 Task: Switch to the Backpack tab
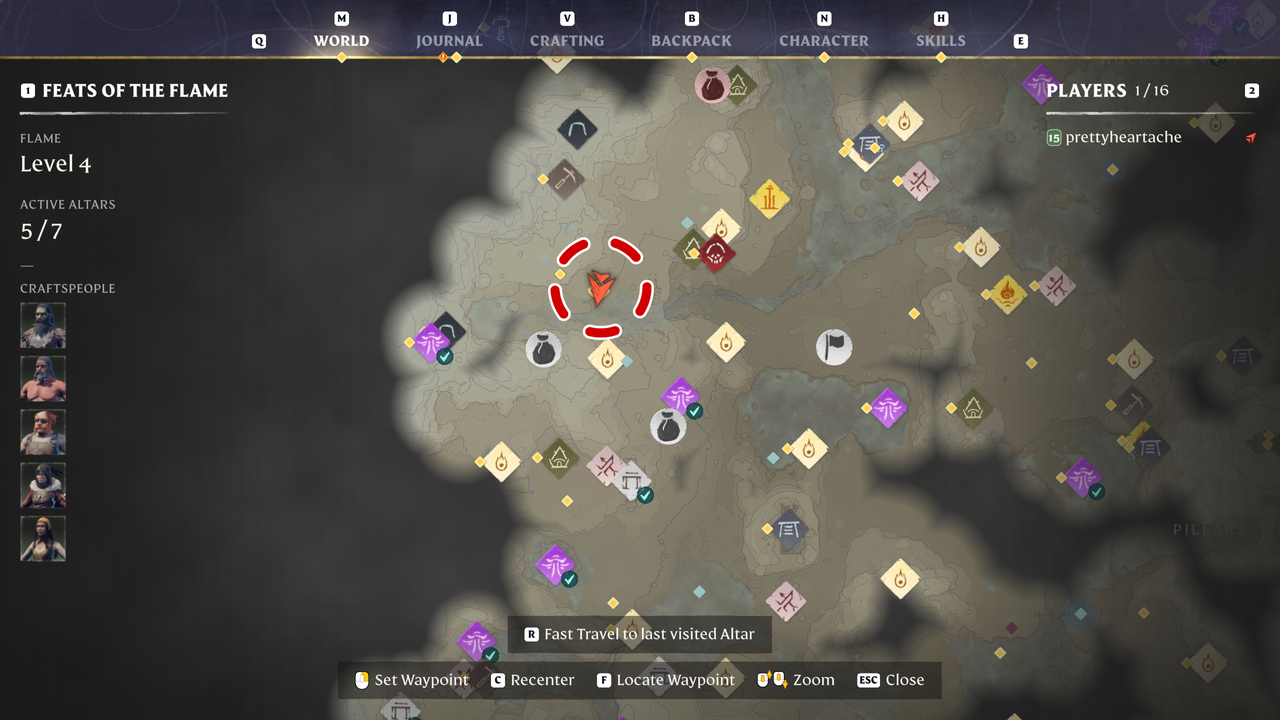pos(691,41)
